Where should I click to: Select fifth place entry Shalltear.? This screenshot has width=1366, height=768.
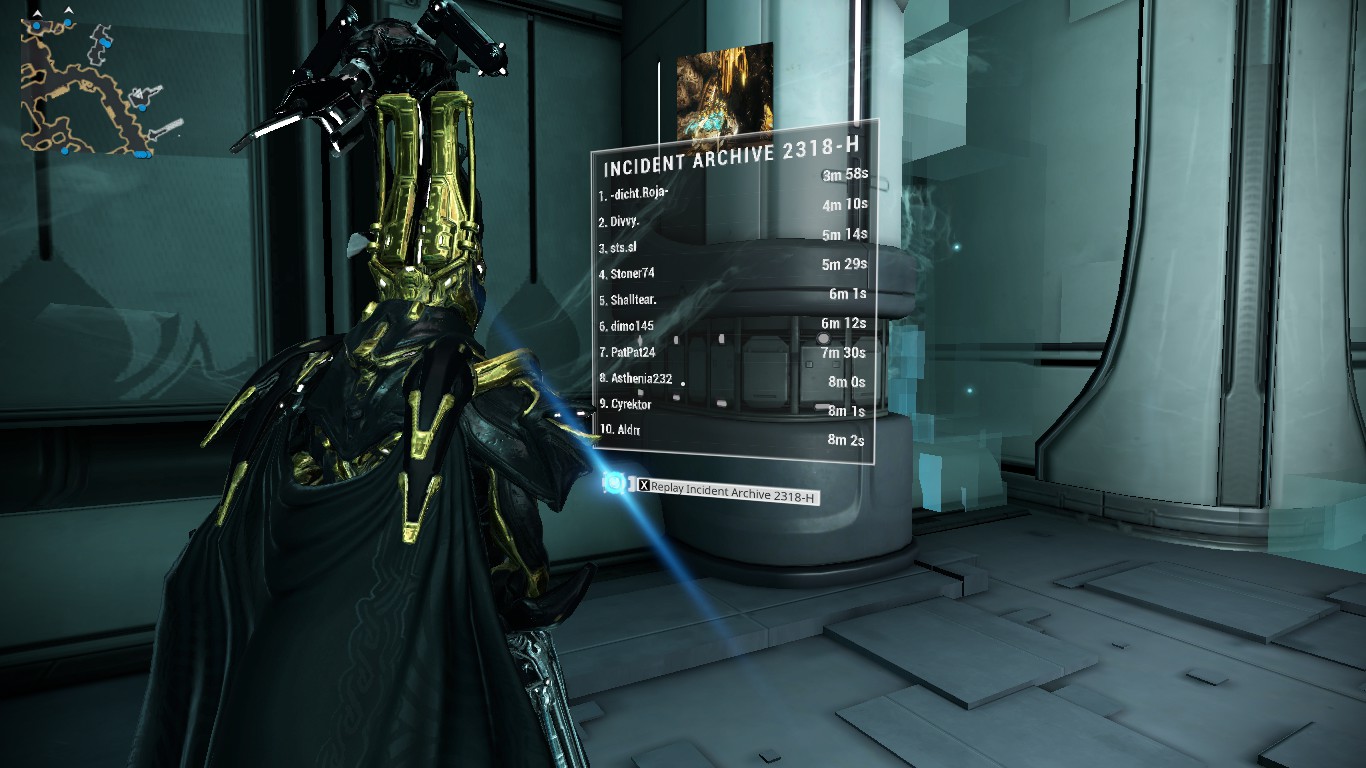point(630,299)
